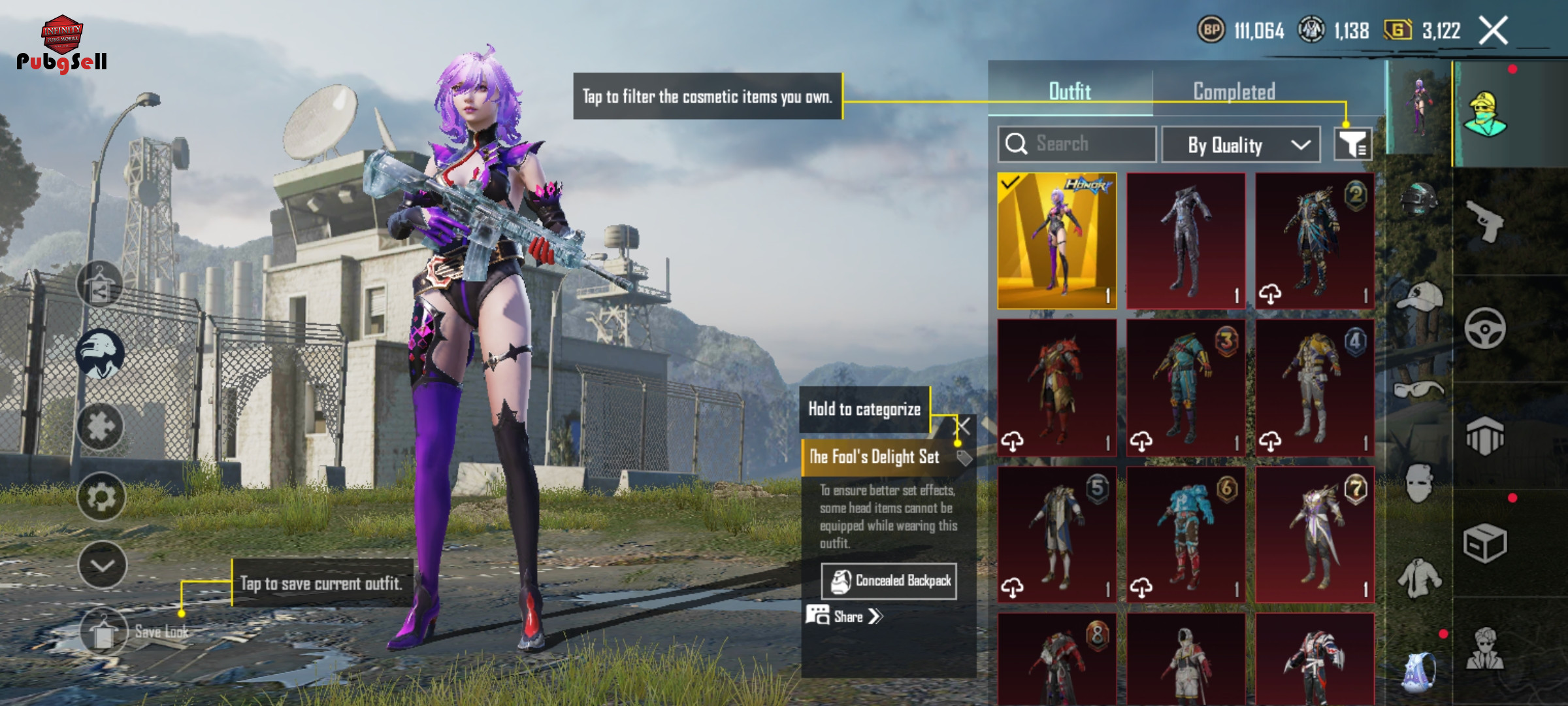This screenshot has width=1568, height=706.
Task: Close the outfit details panel
Action: click(x=963, y=428)
